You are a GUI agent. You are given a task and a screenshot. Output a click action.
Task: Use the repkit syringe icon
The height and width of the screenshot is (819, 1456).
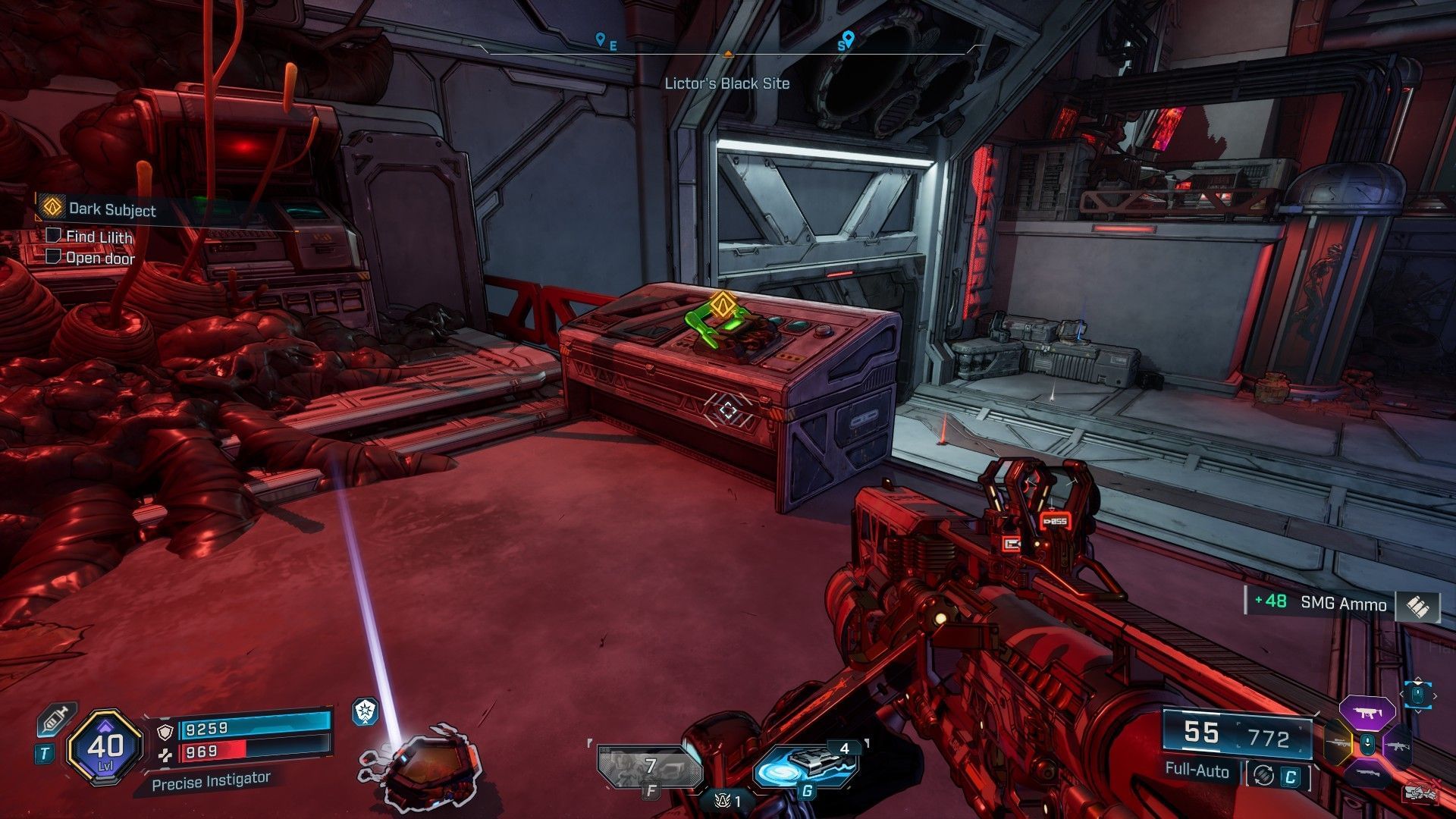[52, 718]
